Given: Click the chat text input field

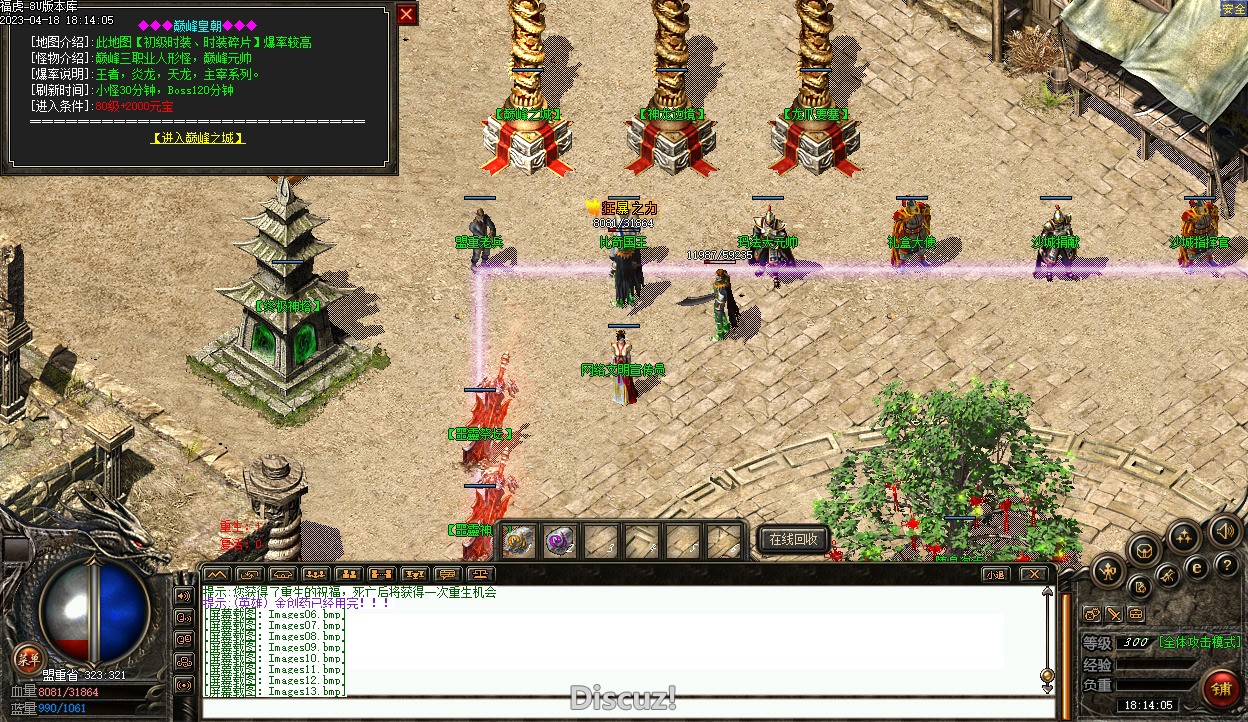Looking at the screenshot, I should pos(620,708).
